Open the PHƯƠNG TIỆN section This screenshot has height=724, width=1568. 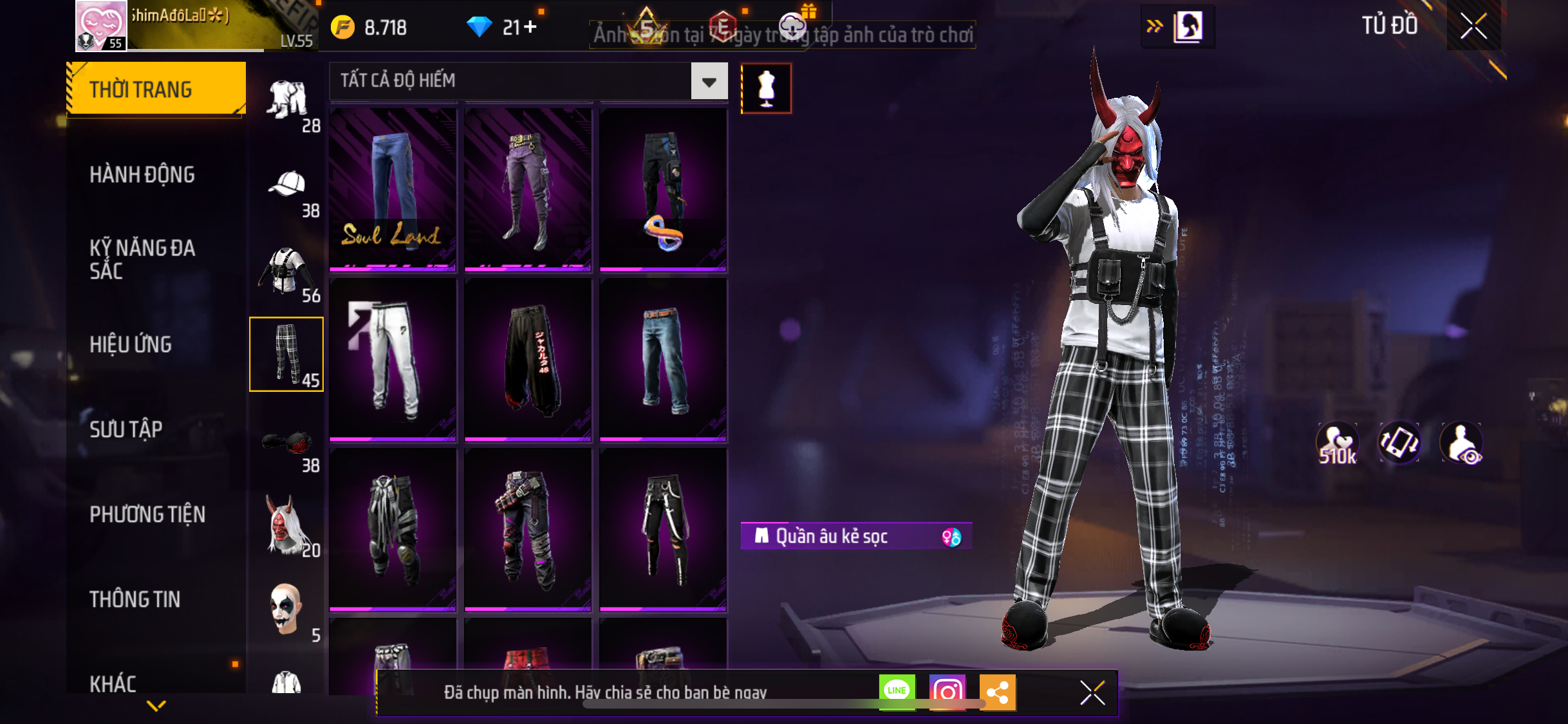147,514
